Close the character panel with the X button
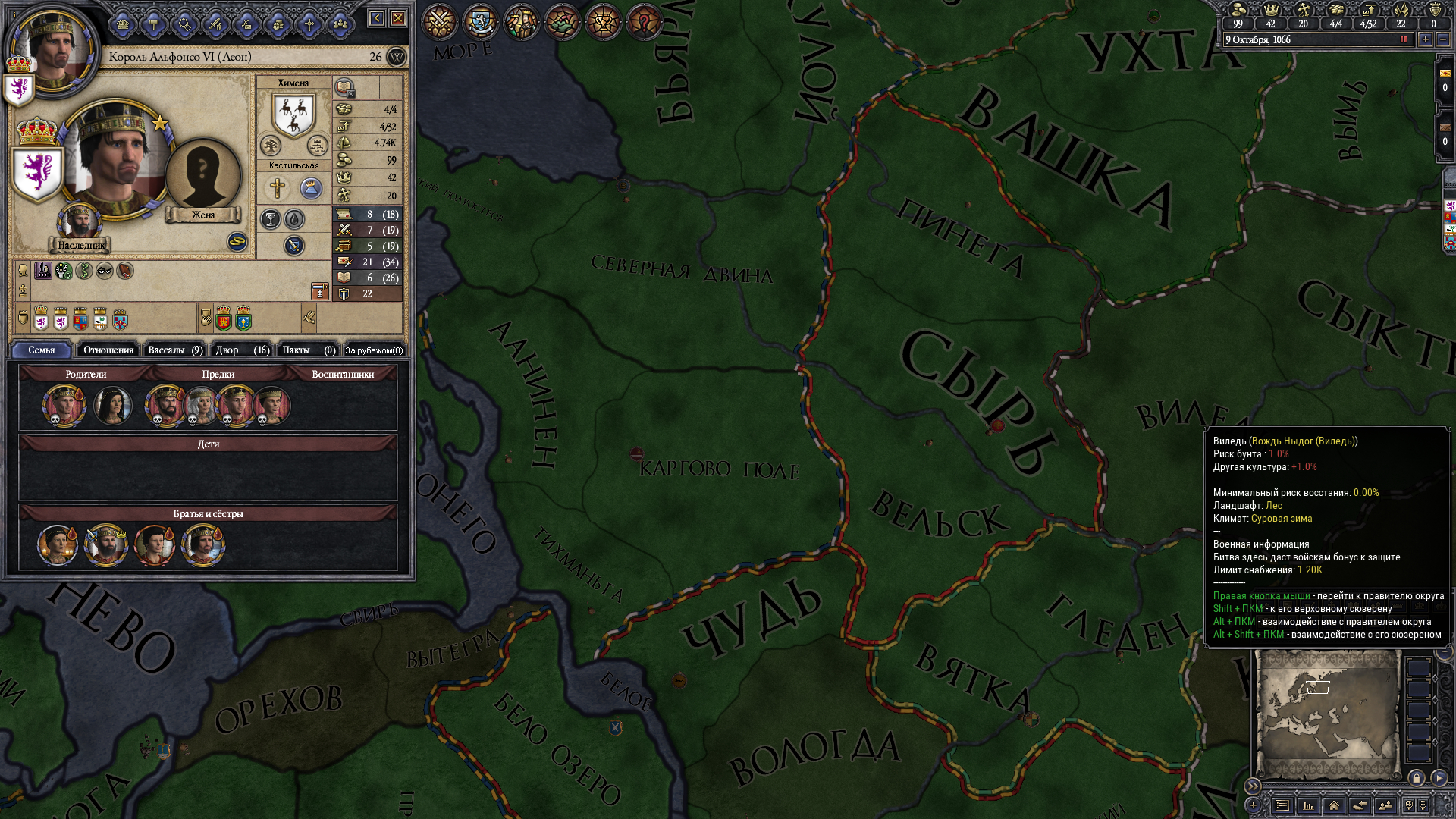 click(398, 18)
